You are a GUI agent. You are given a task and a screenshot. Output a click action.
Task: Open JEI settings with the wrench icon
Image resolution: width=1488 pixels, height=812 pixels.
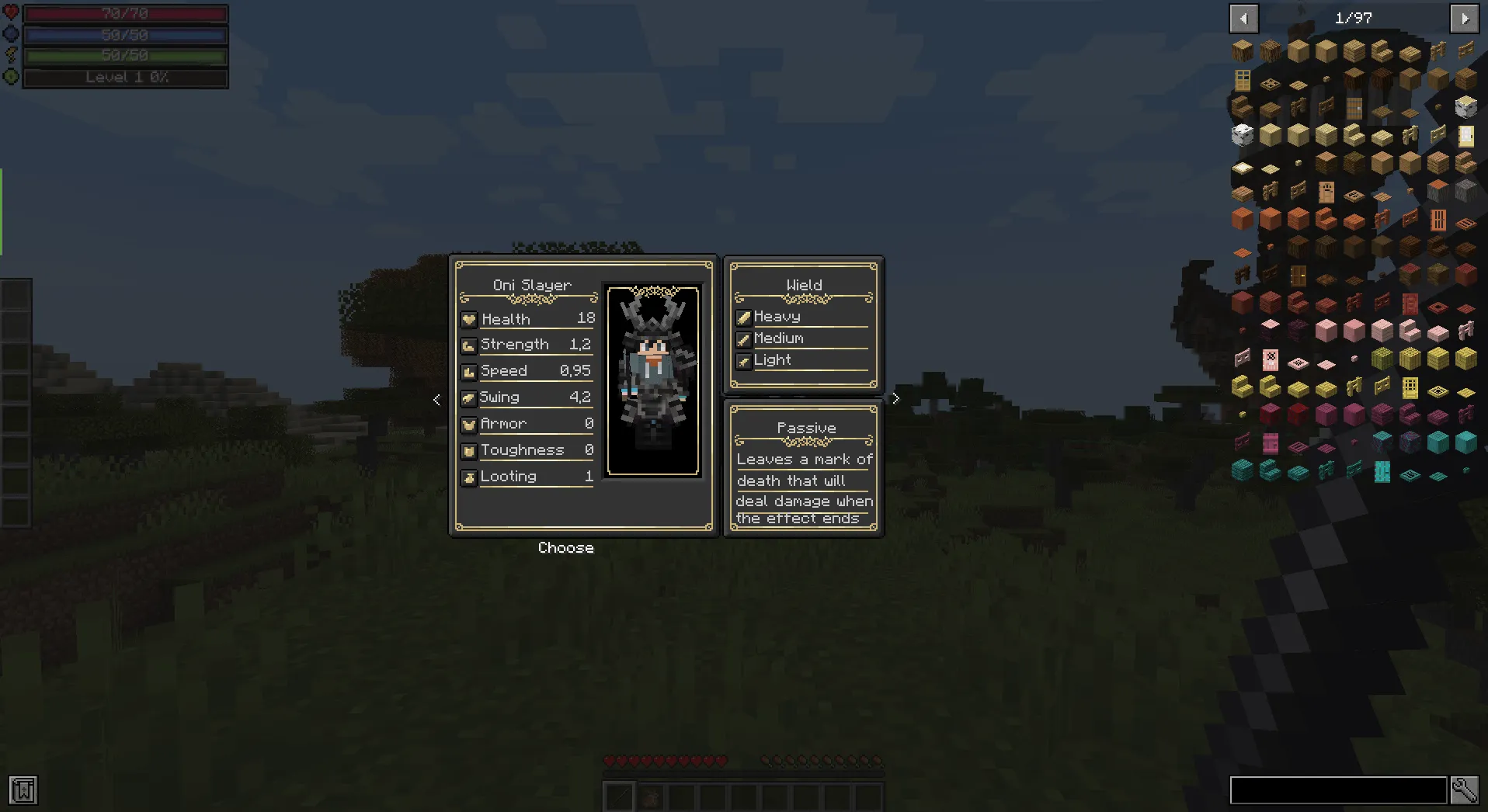tap(1465, 790)
